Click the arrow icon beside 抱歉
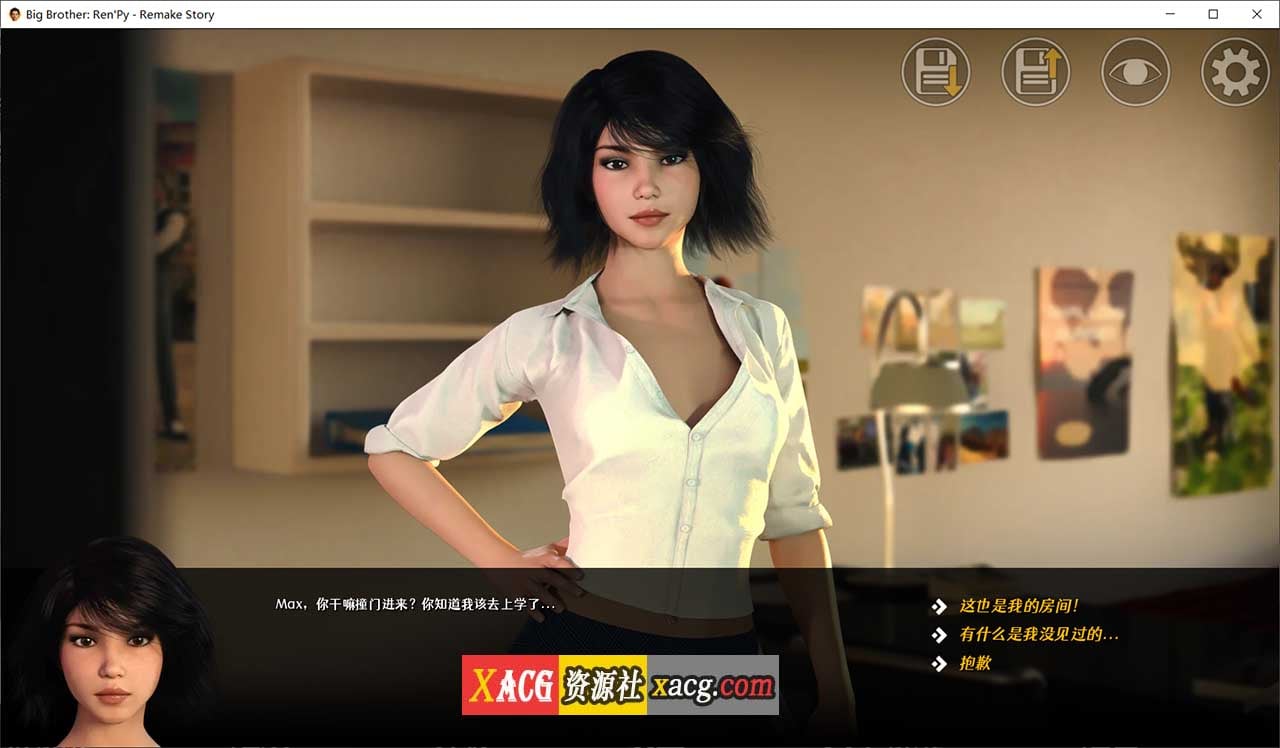This screenshot has height=748, width=1280. pos(938,663)
